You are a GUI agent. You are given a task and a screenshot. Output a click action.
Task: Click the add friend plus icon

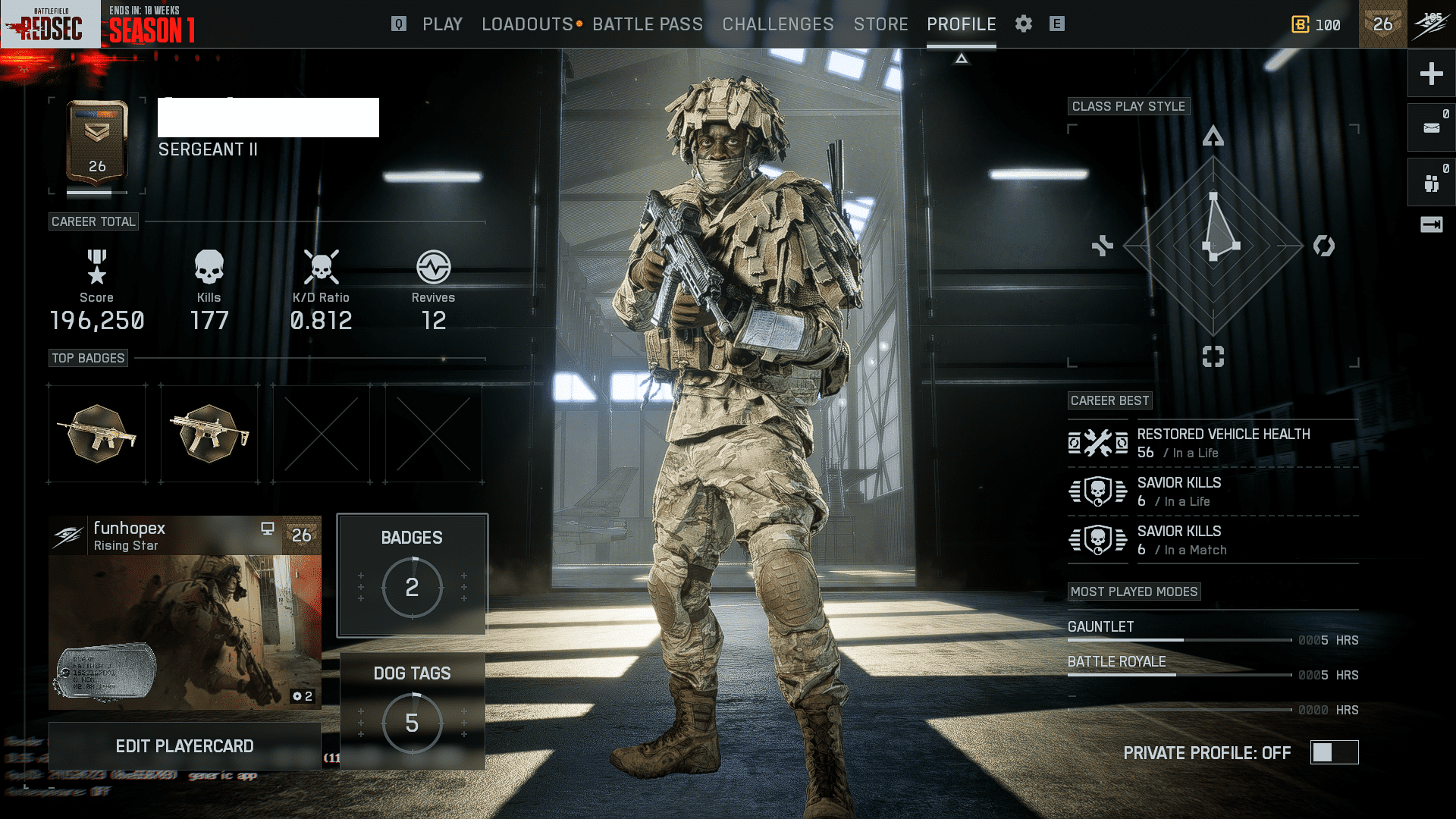click(x=1431, y=74)
